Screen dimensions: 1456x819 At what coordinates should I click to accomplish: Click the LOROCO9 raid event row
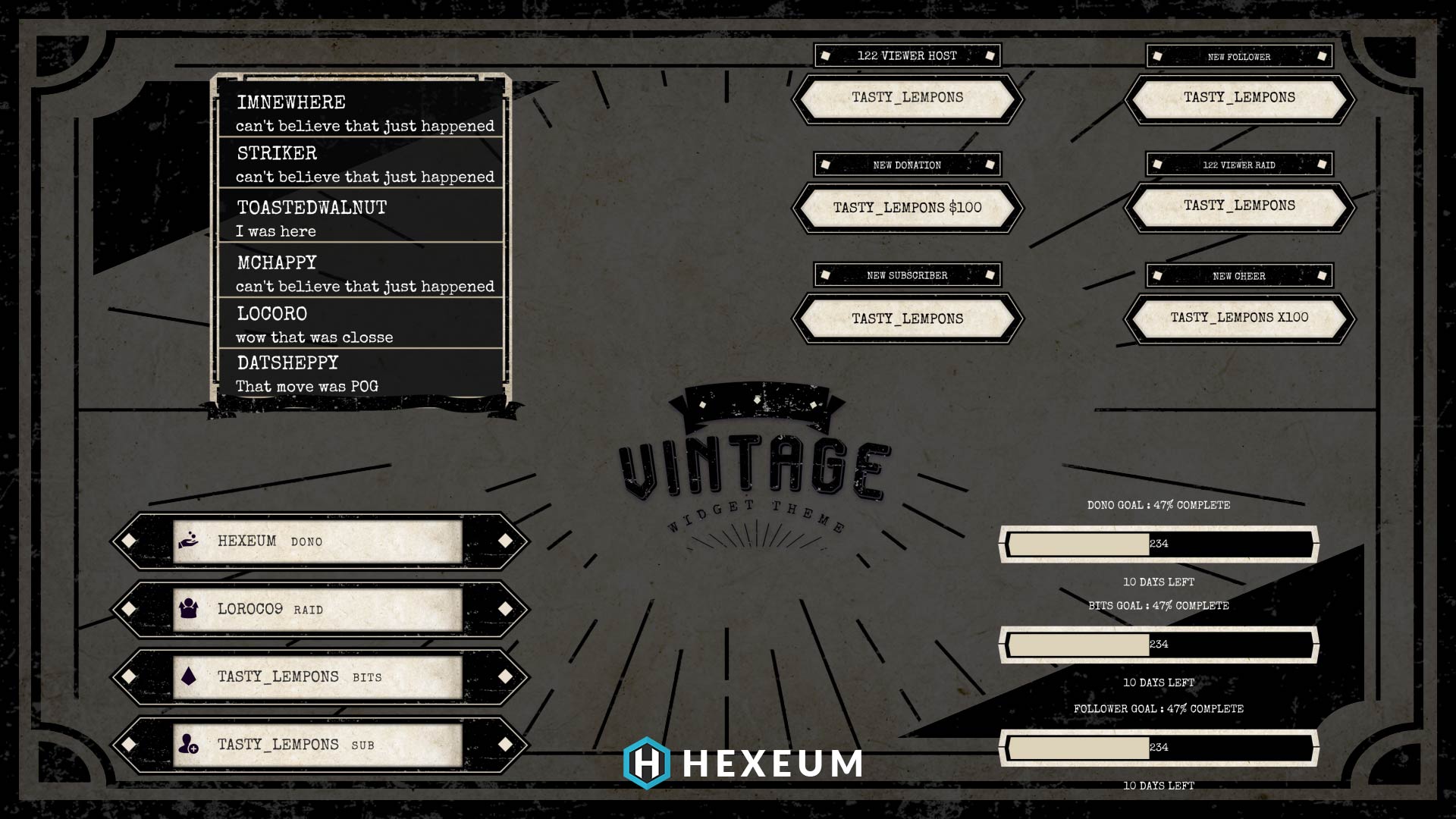pyautogui.click(x=318, y=609)
